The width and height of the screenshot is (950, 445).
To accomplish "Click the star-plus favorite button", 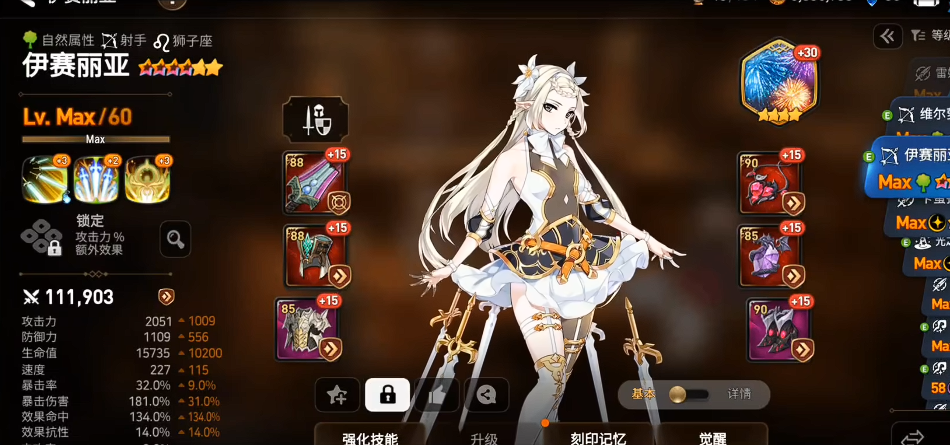I will pyautogui.click(x=338, y=395).
